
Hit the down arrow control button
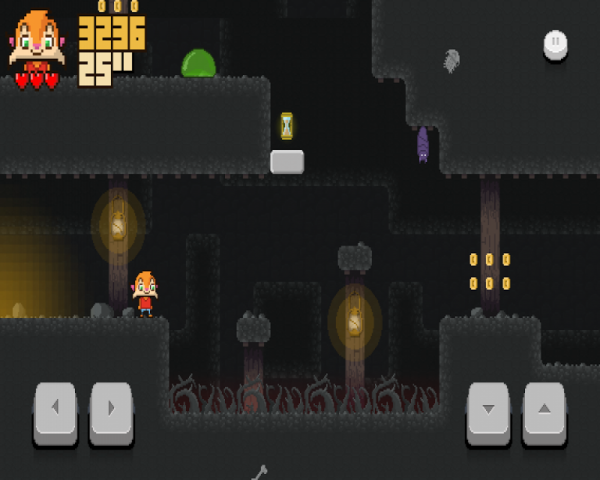[x=488, y=410]
